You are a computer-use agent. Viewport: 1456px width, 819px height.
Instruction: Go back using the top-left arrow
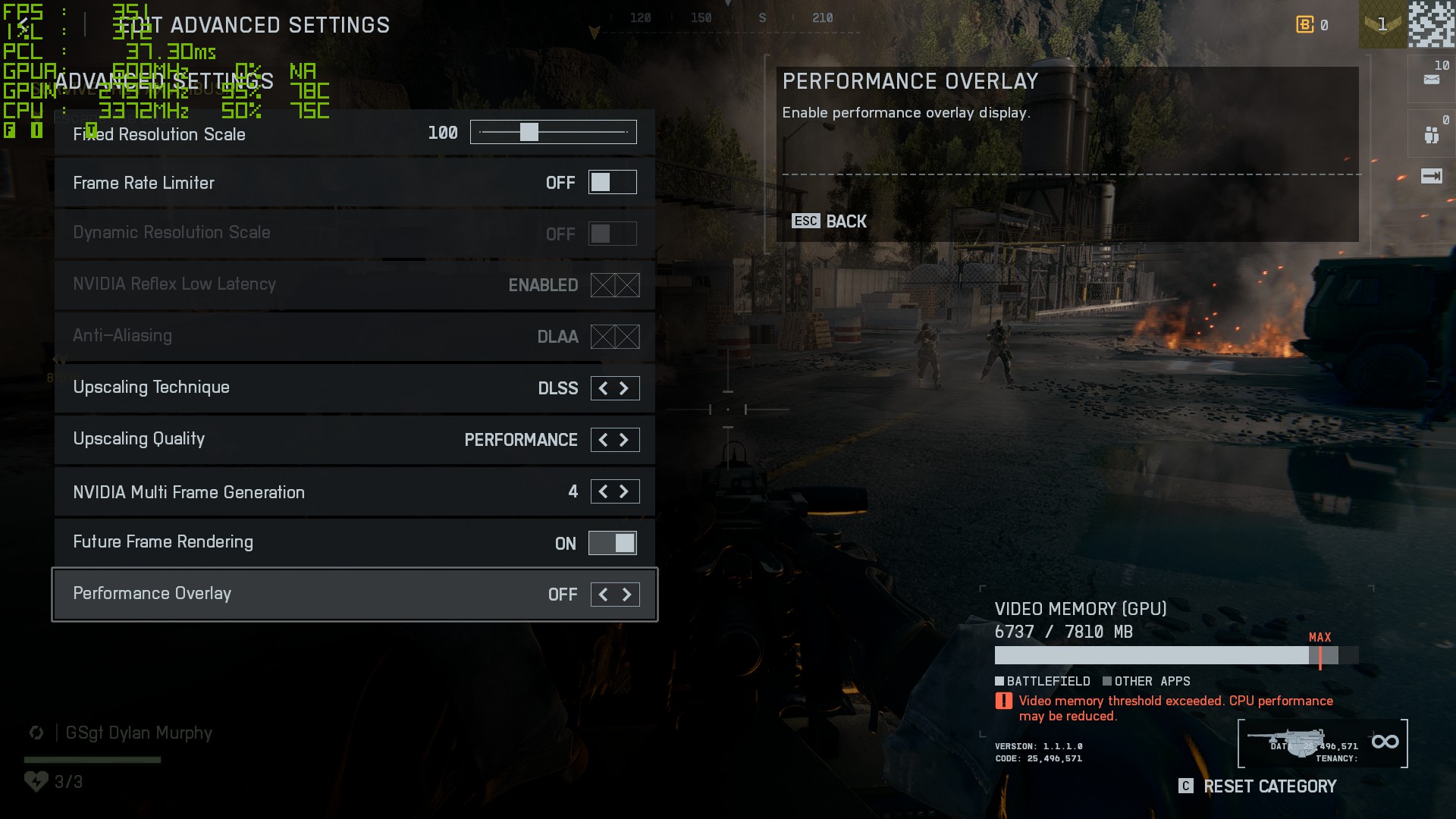(23, 25)
